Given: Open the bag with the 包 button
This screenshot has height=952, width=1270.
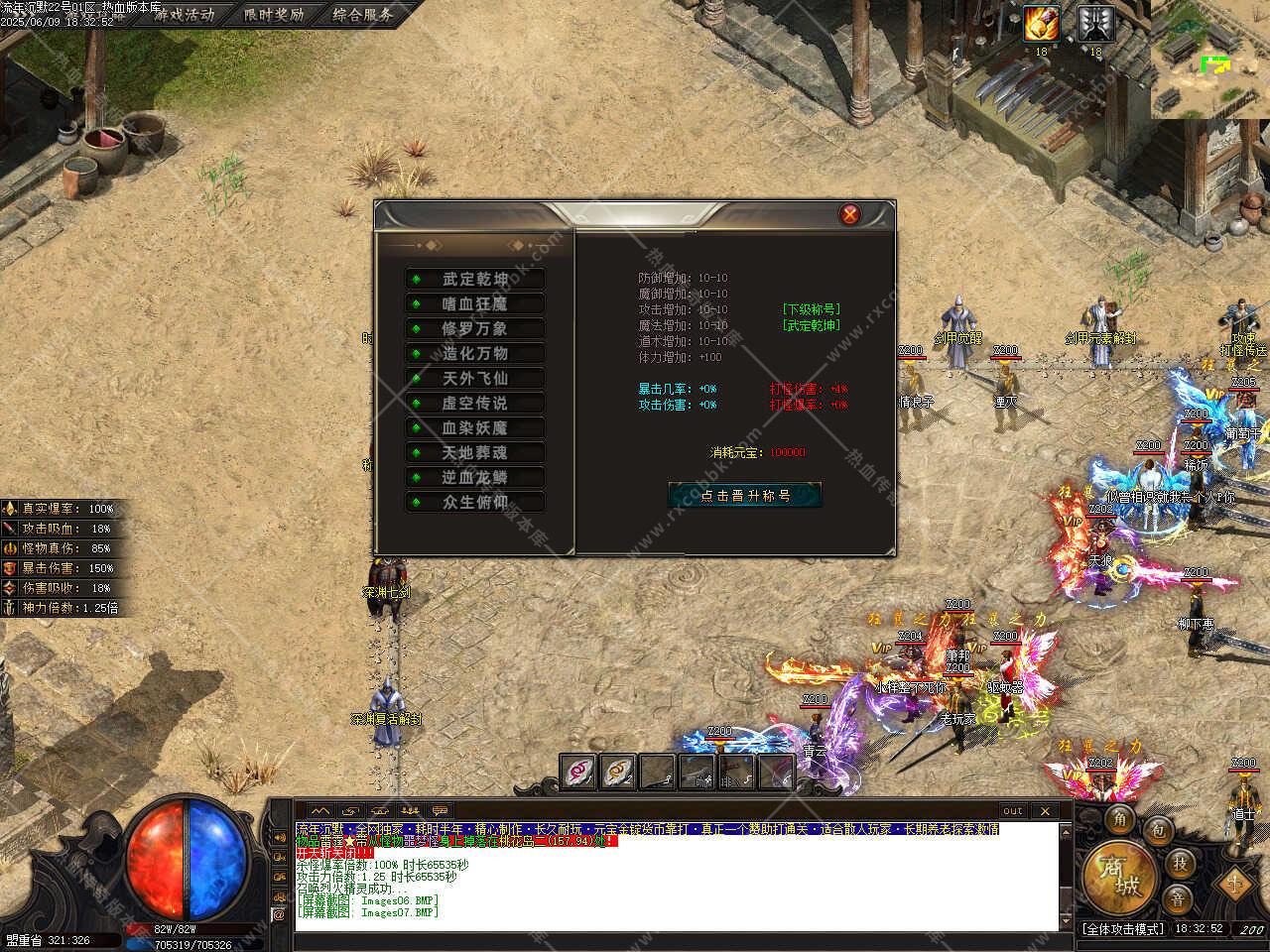Looking at the screenshot, I should tap(1157, 830).
